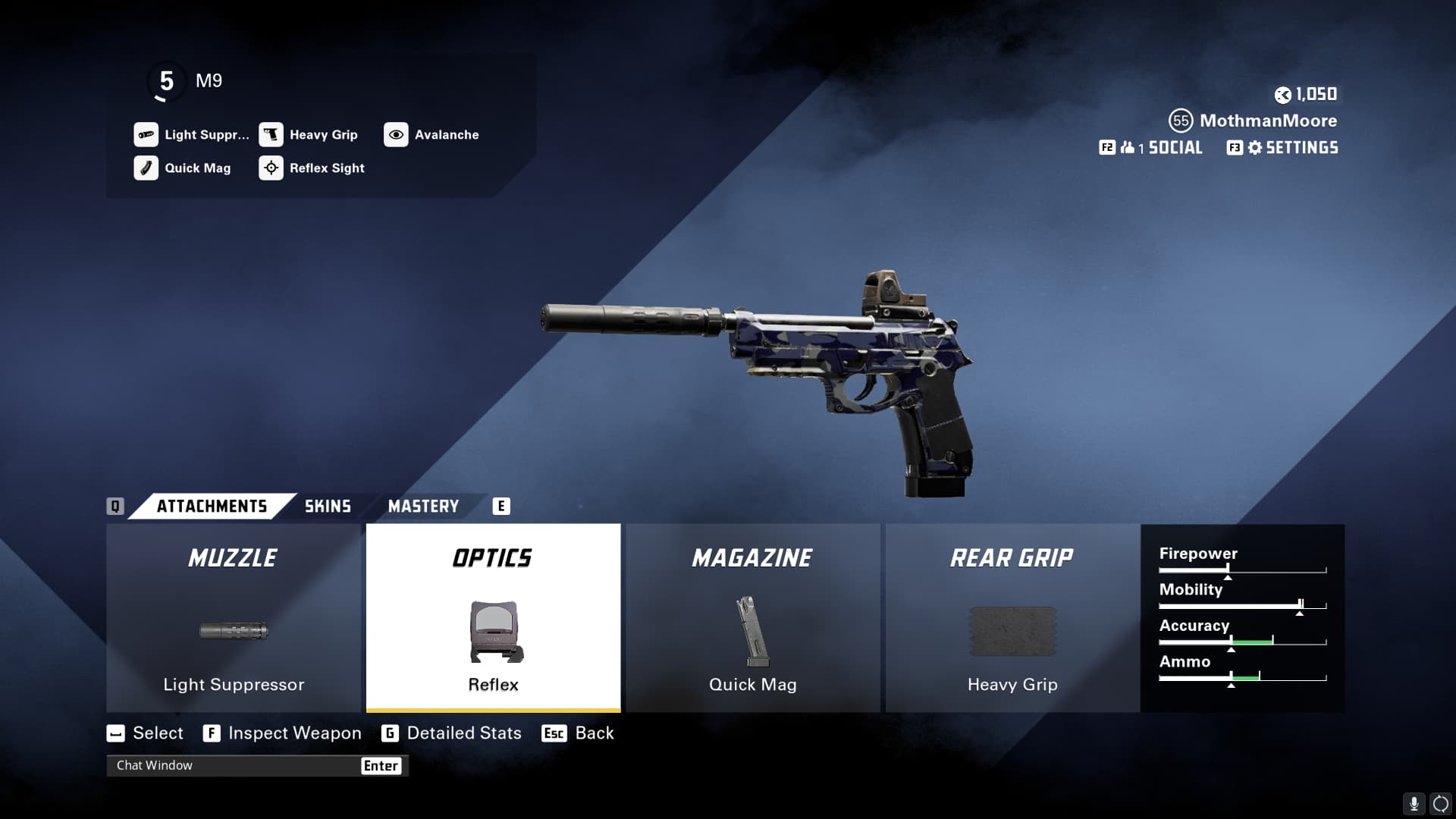The width and height of the screenshot is (1456, 819).
Task: Show Detailed Stats for the weapon
Action: (463, 733)
